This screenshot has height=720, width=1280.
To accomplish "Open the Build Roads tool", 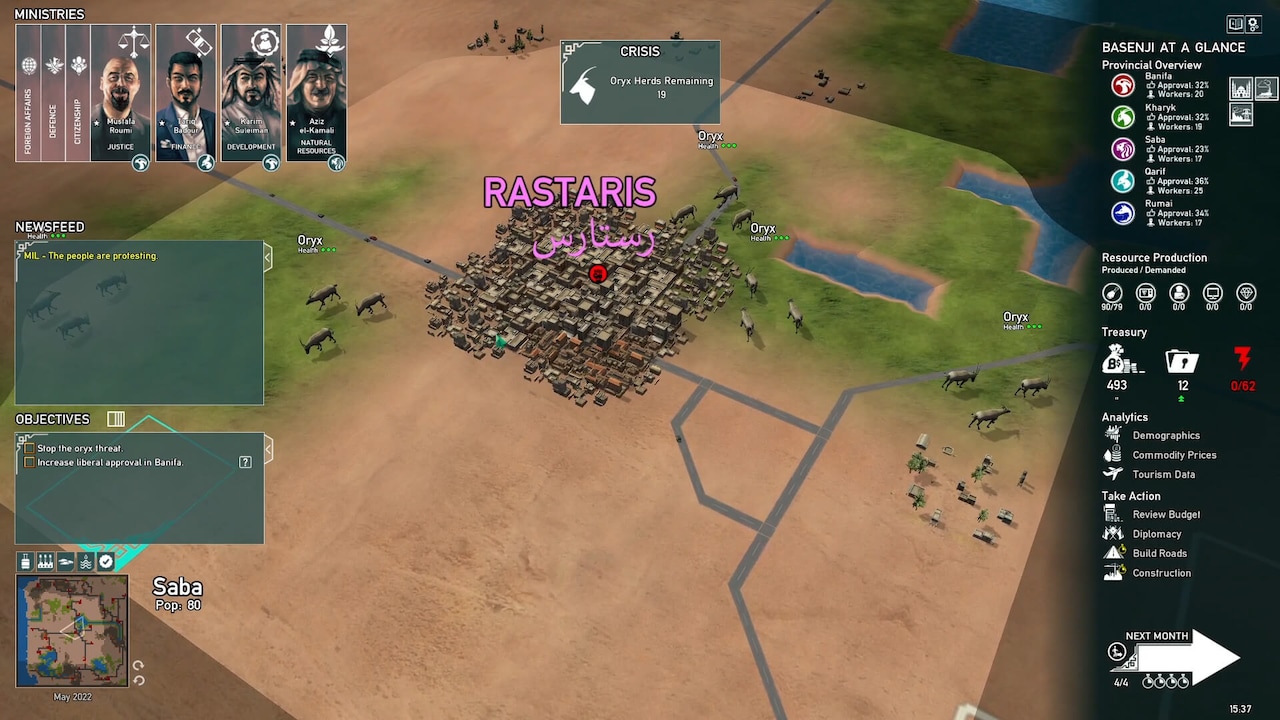I will [1159, 553].
